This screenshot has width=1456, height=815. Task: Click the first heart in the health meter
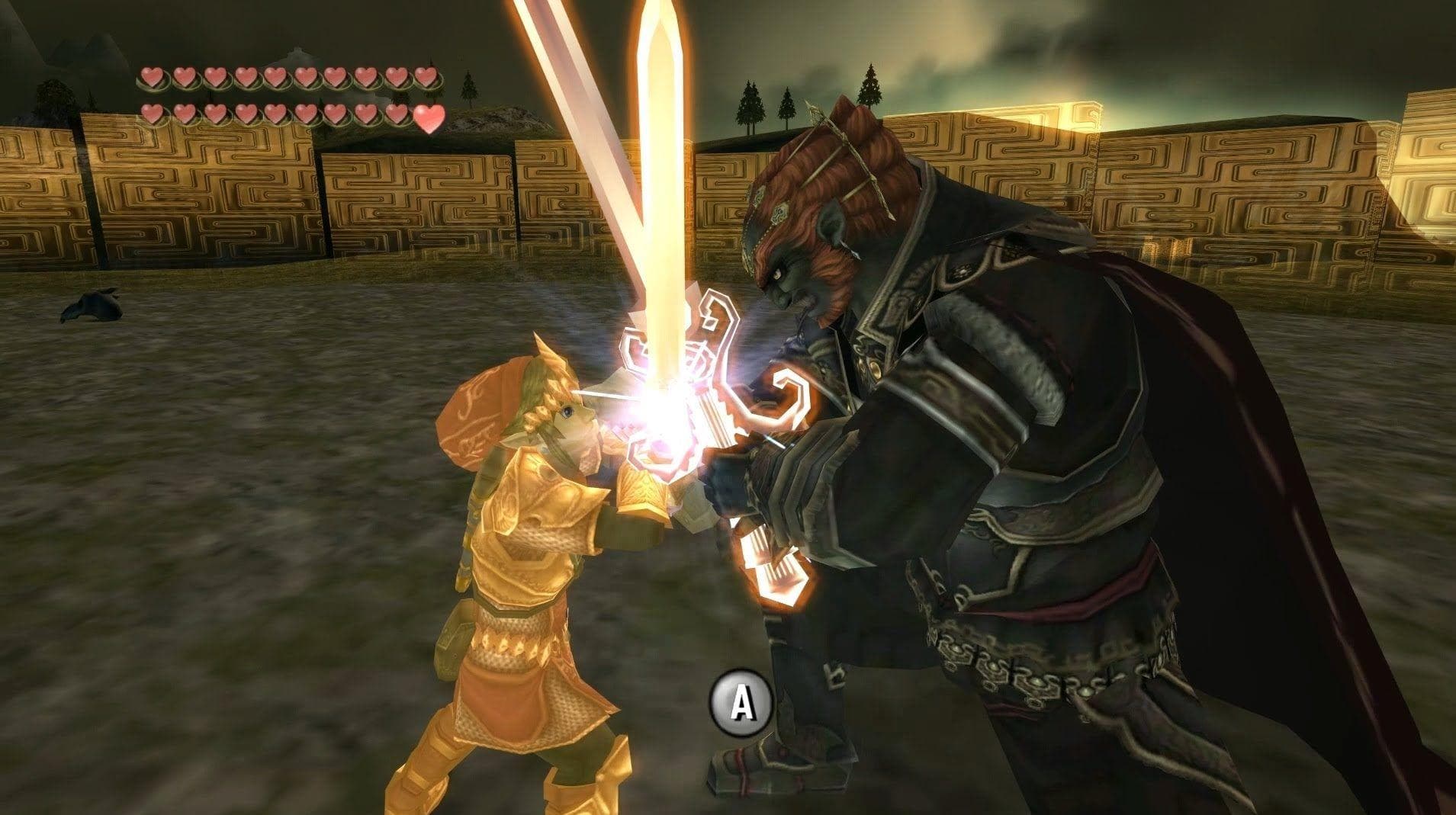pyautogui.click(x=152, y=78)
